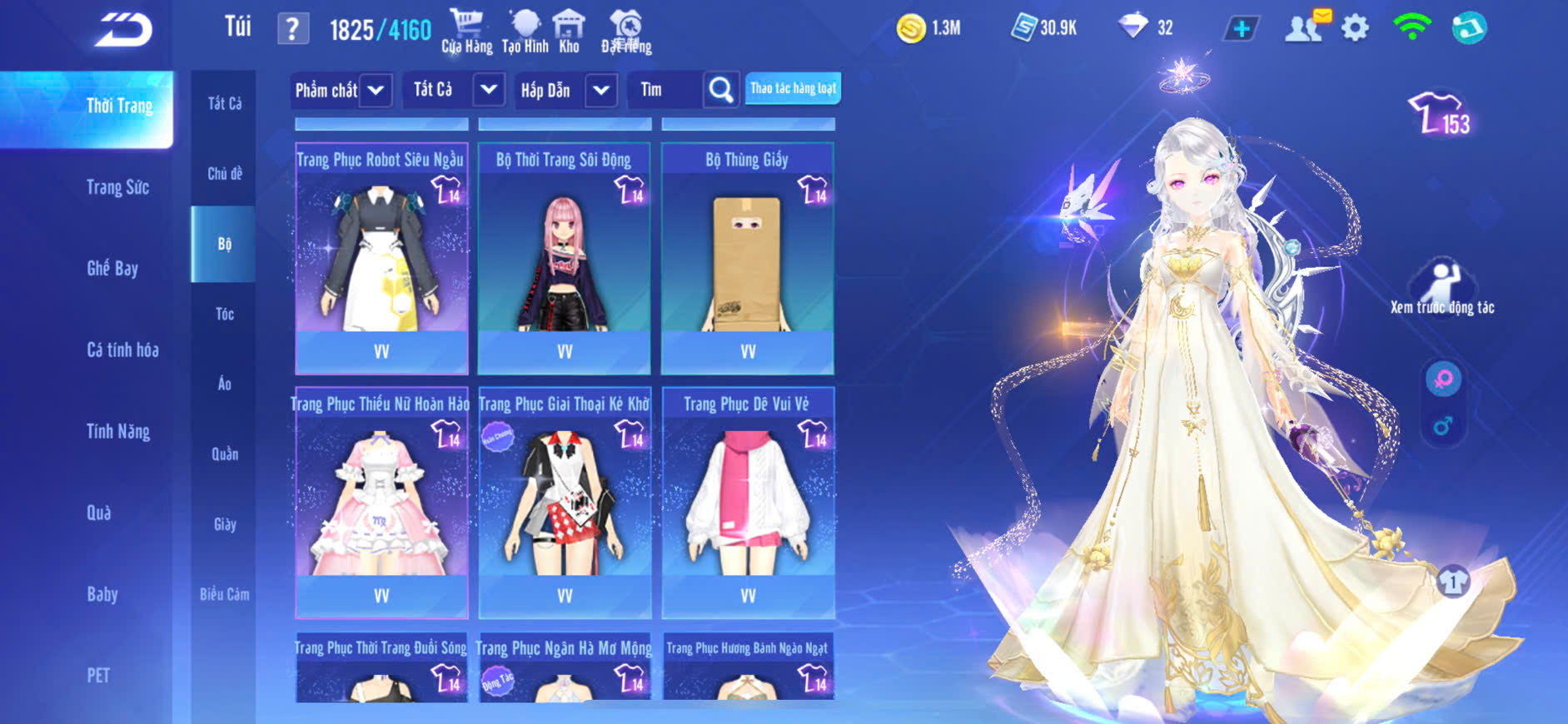Viewport: 1568px width, 724px height.
Task: Open the Ghế Bay category
Action: click(x=112, y=268)
